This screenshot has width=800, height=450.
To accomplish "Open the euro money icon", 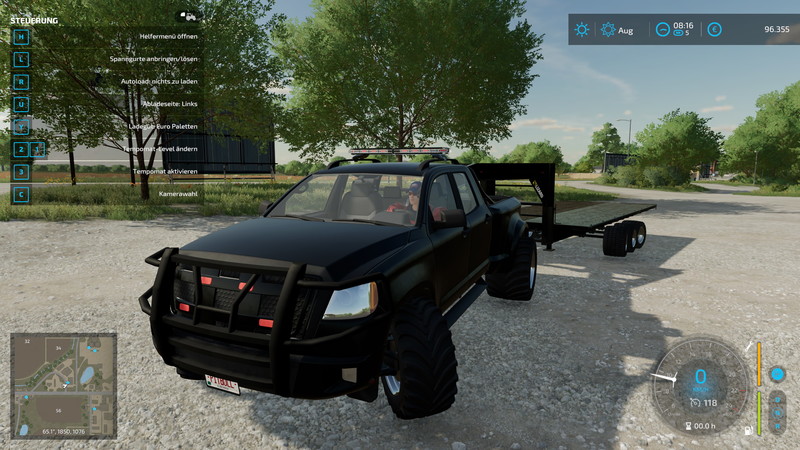I will (714, 30).
